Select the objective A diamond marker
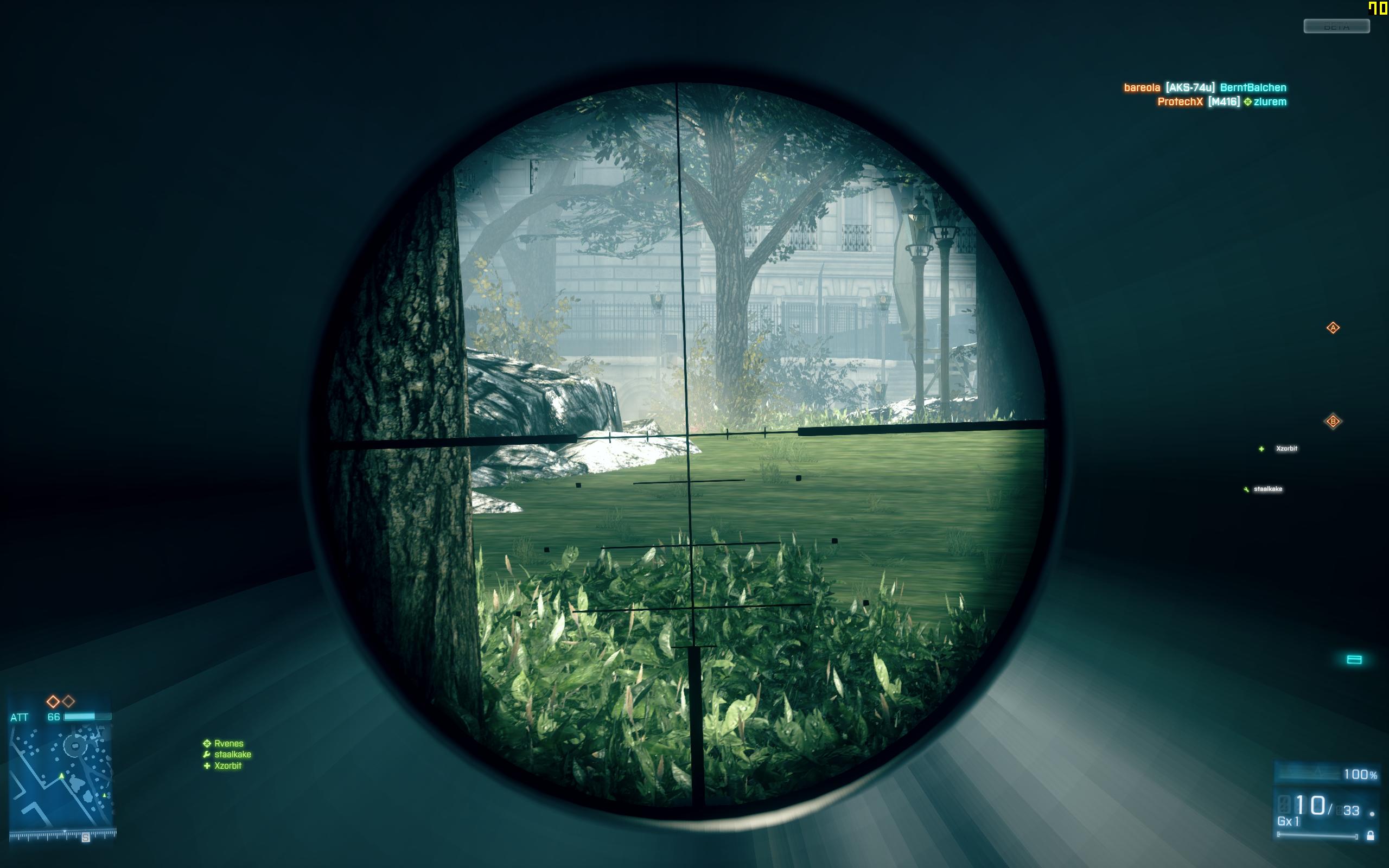Screen dimensions: 1389x868 [x=1333, y=328]
